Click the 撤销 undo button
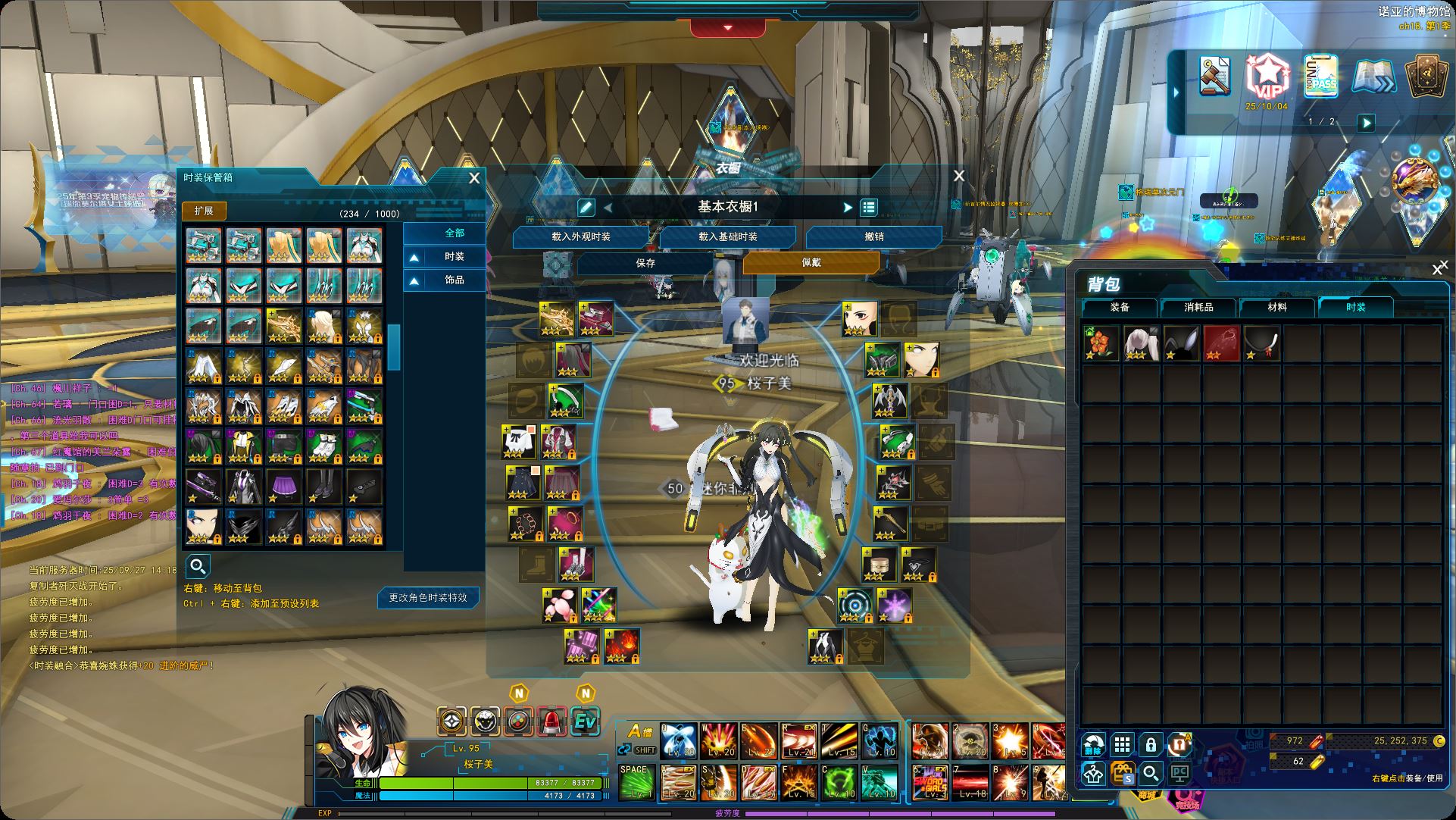The width and height of the screenshot is (1456, 820). [x=873, y=237]
